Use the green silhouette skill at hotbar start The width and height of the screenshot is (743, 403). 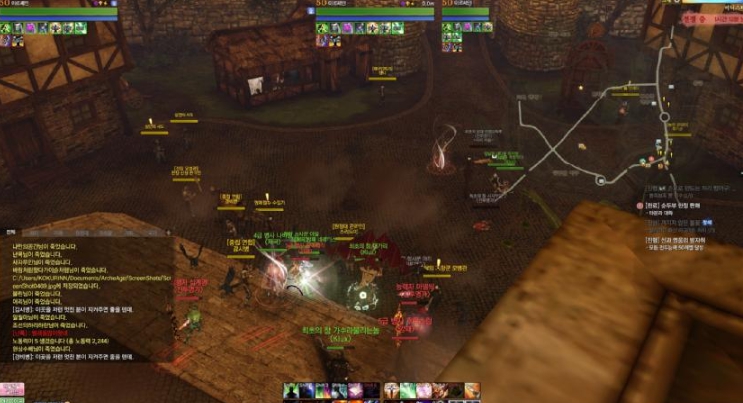point(291,390)
